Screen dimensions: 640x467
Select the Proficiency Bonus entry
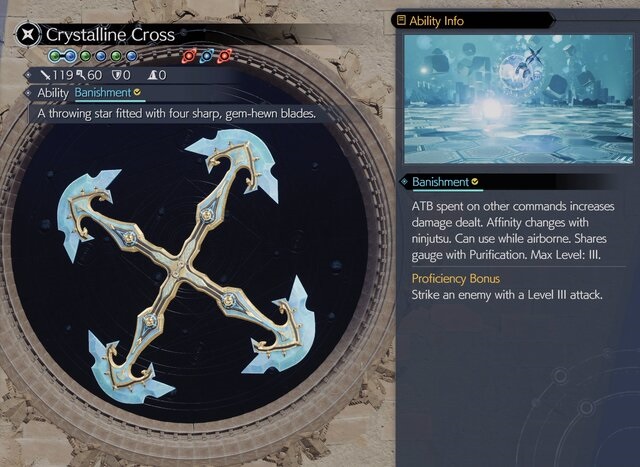click(x=455, y=278)
